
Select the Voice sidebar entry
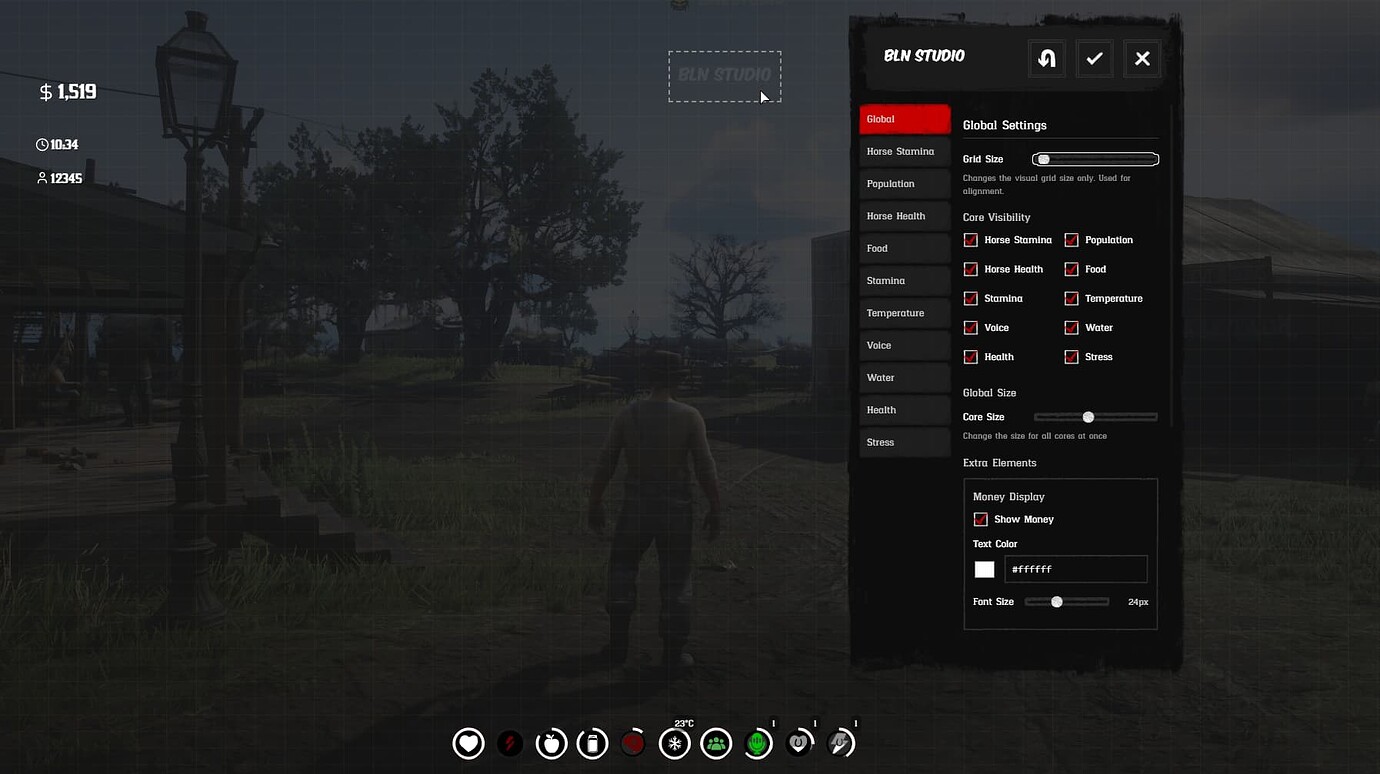[904, 344]
